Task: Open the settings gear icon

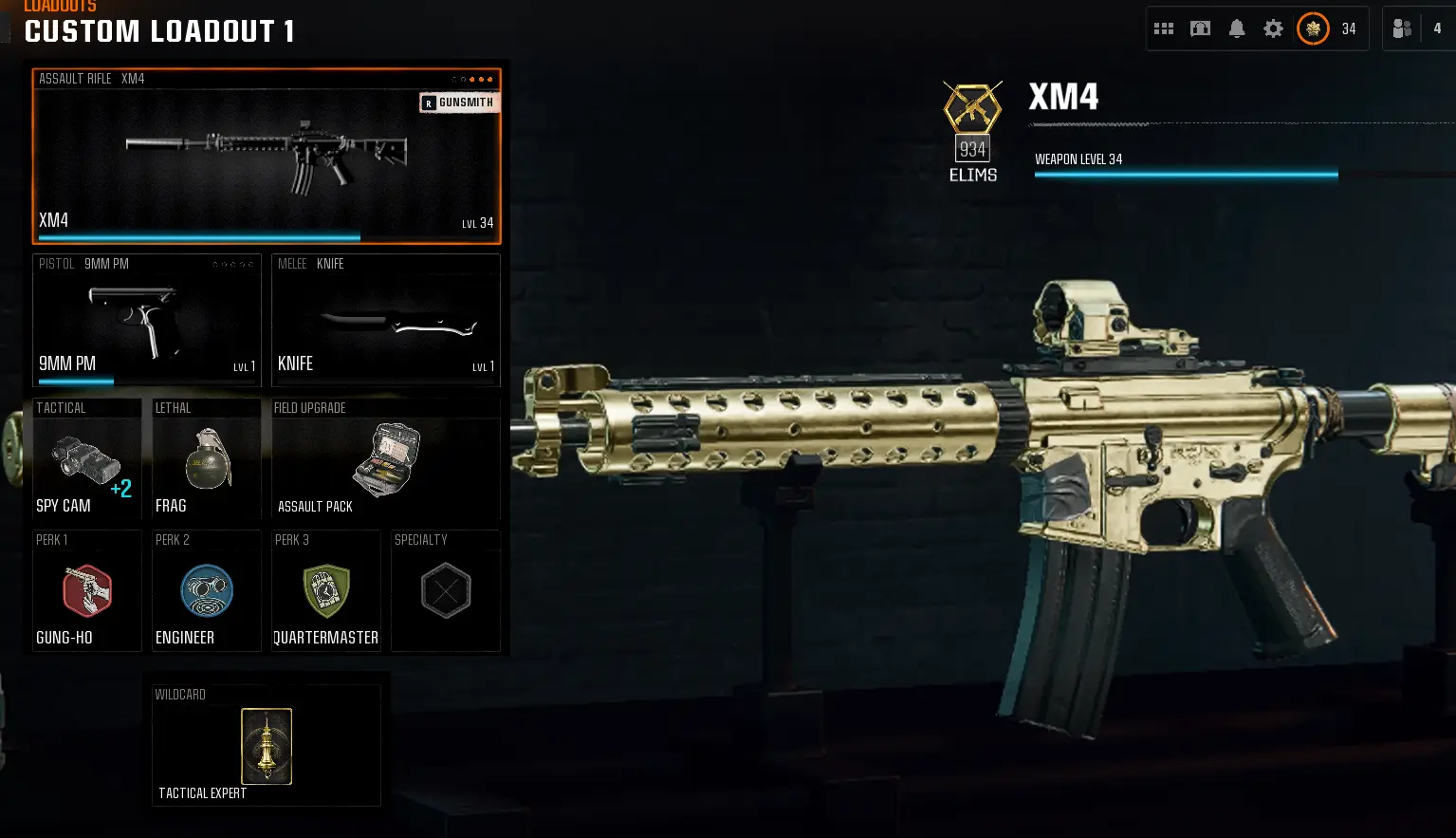Action: pos(1273,28)
